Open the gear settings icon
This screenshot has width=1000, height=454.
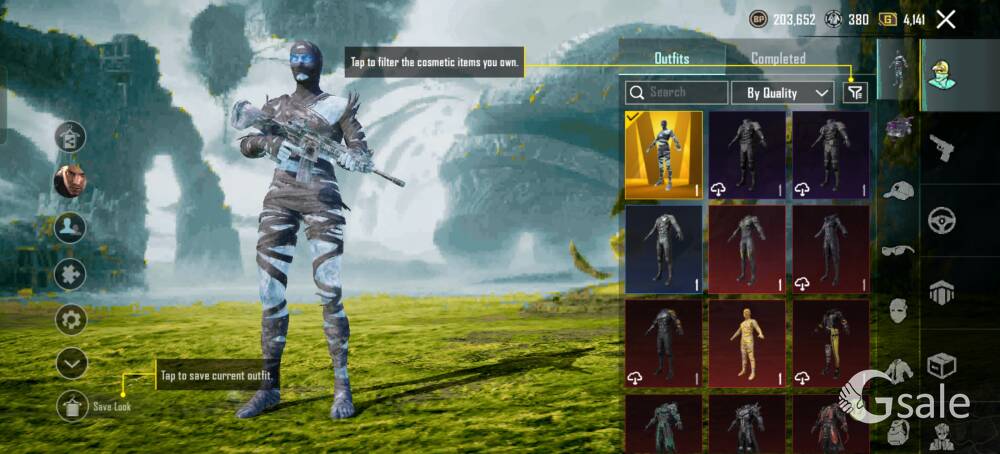[x=70, y=320]
